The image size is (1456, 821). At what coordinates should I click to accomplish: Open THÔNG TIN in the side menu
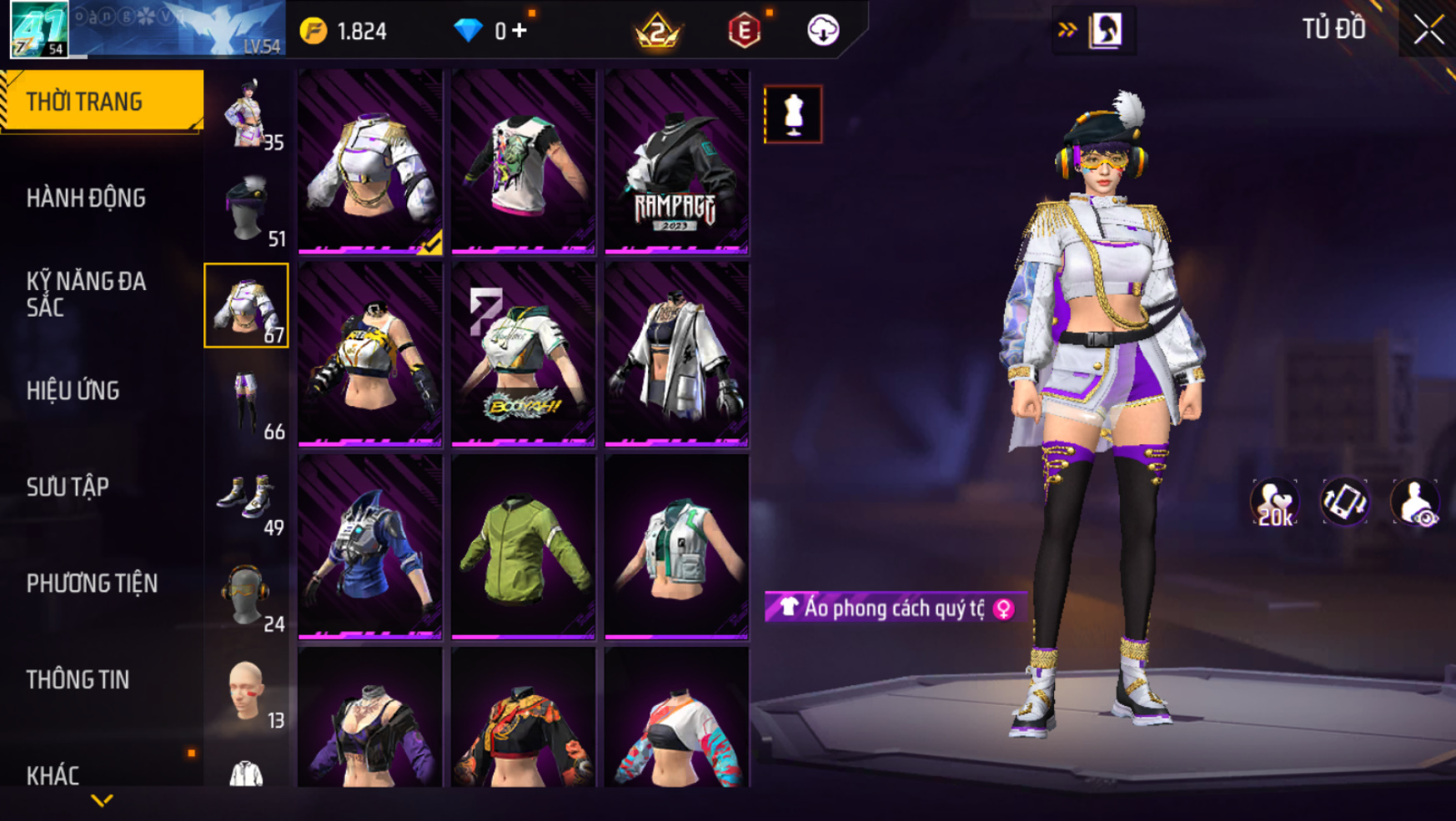(78, 680)
